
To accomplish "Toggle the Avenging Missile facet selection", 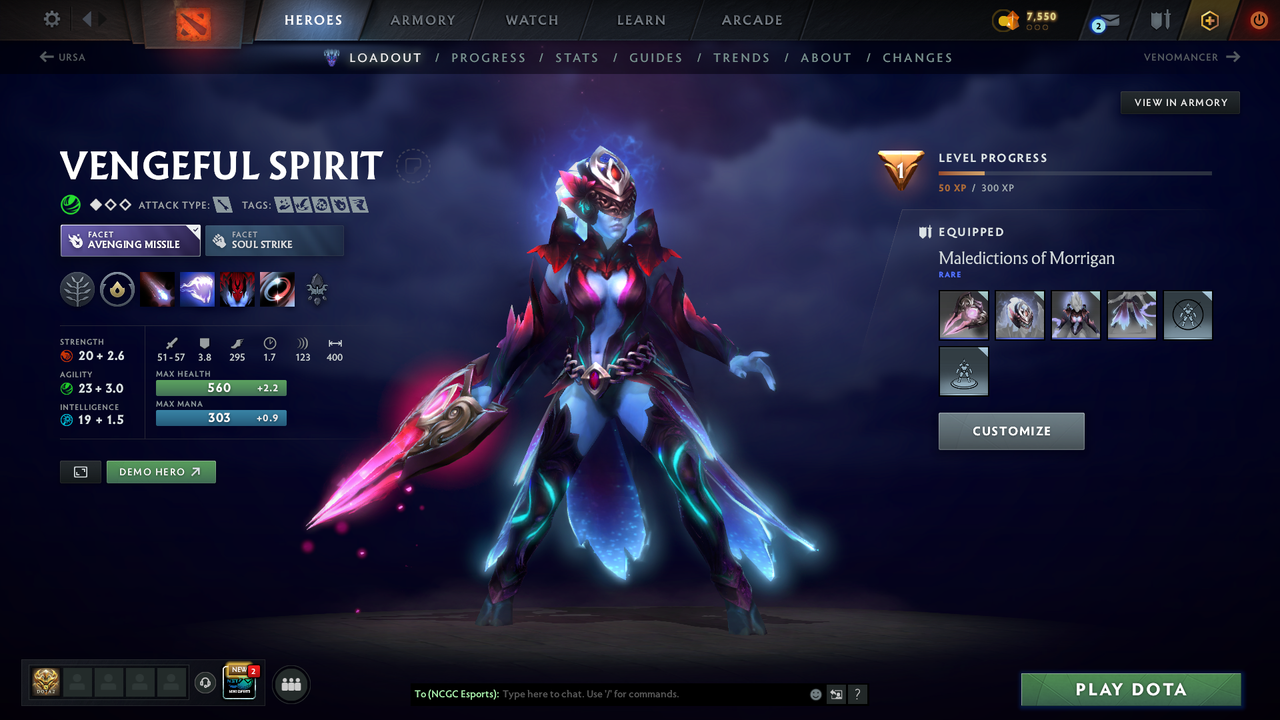I will (x=130, y=240).
